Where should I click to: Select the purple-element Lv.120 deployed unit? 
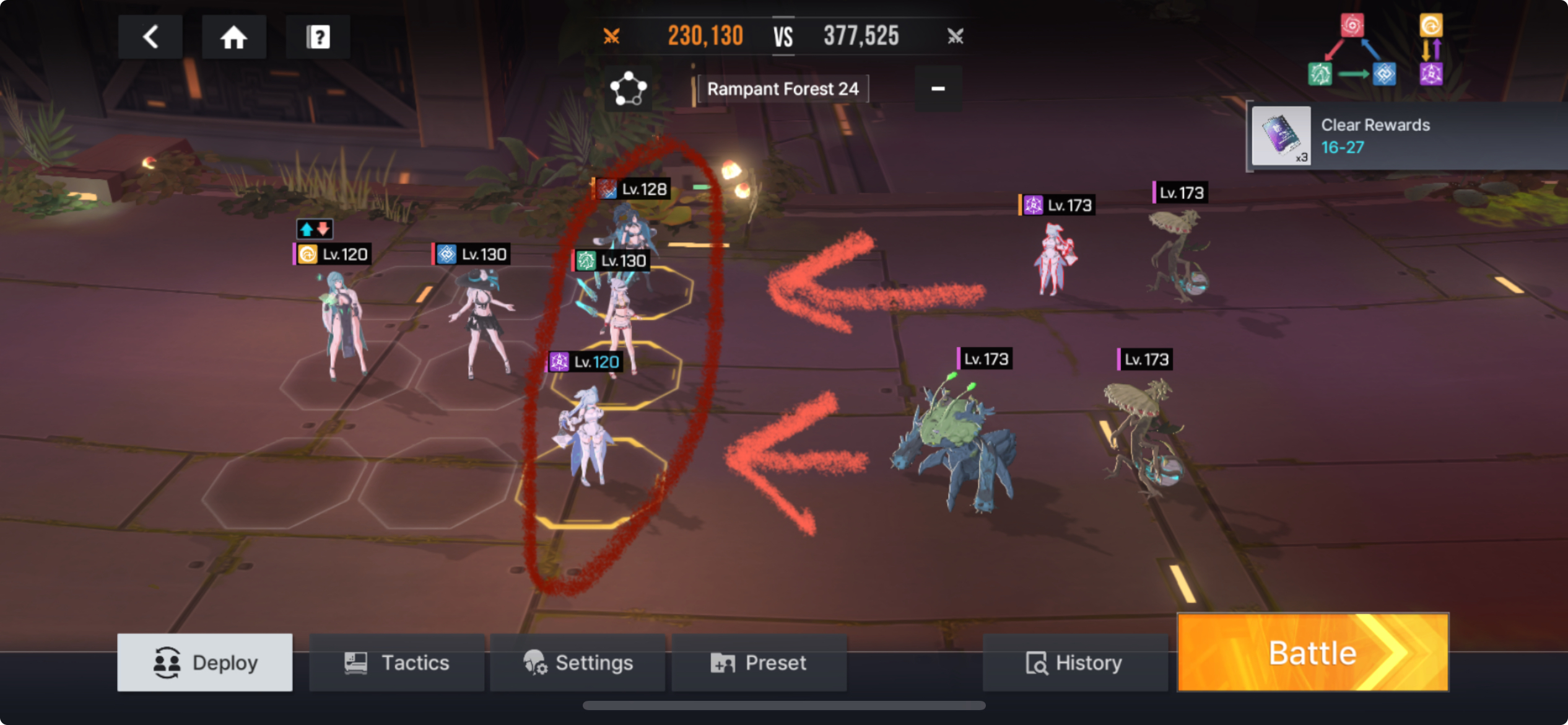[x=585, y=434]
